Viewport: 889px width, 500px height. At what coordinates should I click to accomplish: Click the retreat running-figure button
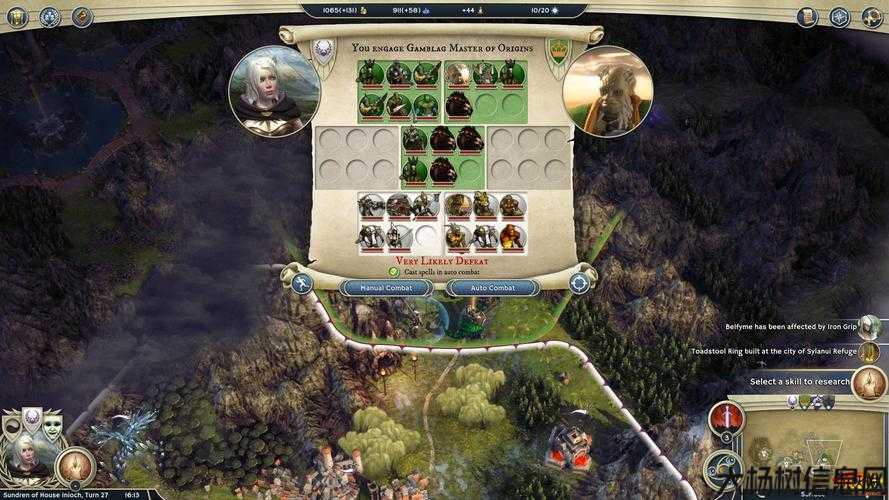point(301,284)
